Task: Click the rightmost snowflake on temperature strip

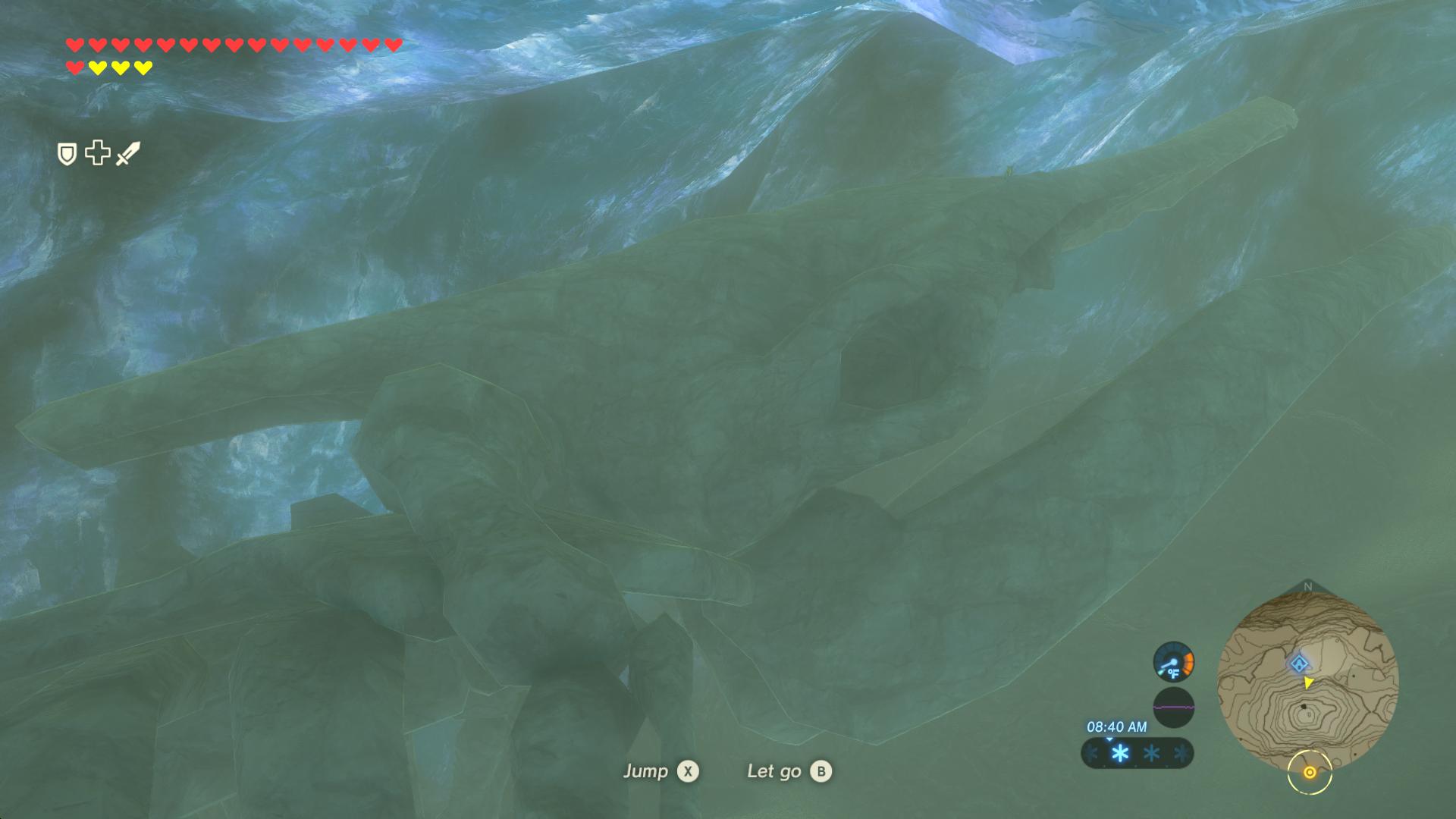Action: [x=1182, y=754]
